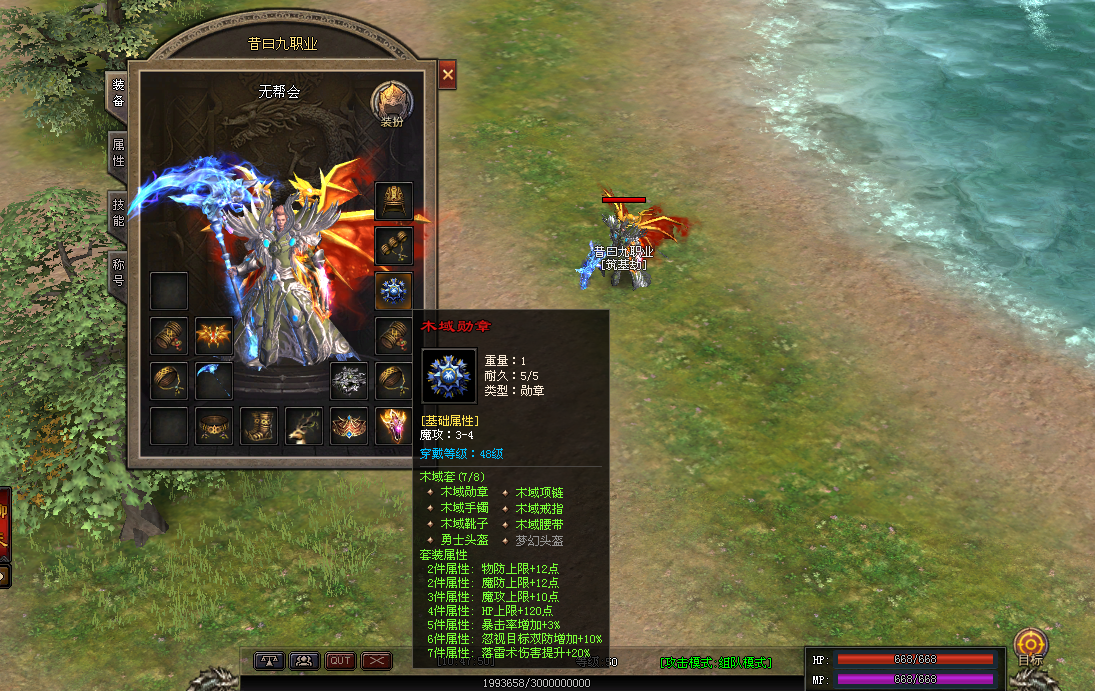The height and width of the screenshot is (691, 1095).
Task: Select the helmet equipment slot
Action: point(393,201)
